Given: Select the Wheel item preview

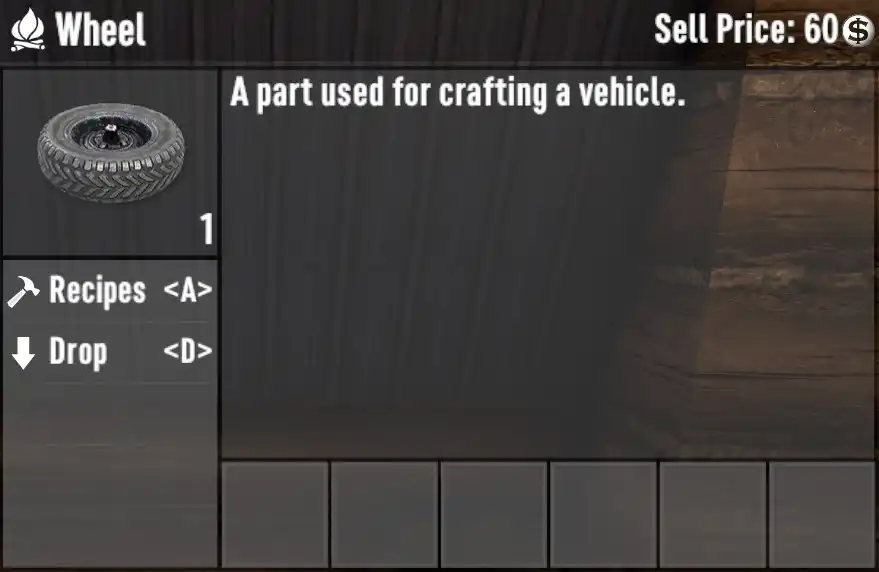Looking at the screenshot, I should (x=110, y=159).
